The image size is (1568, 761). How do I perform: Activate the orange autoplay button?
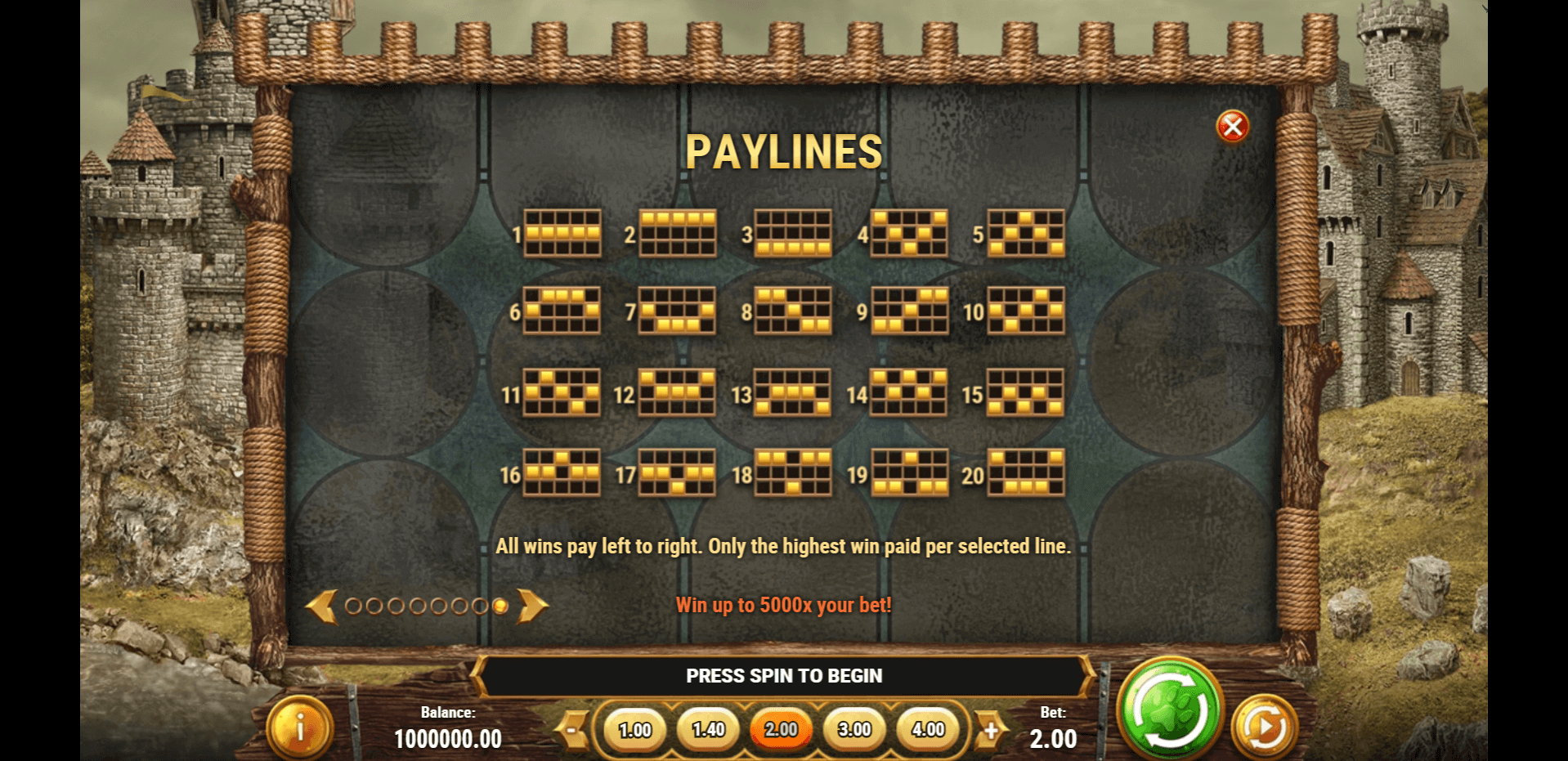pyautogui.click(x=1264, y=727)
